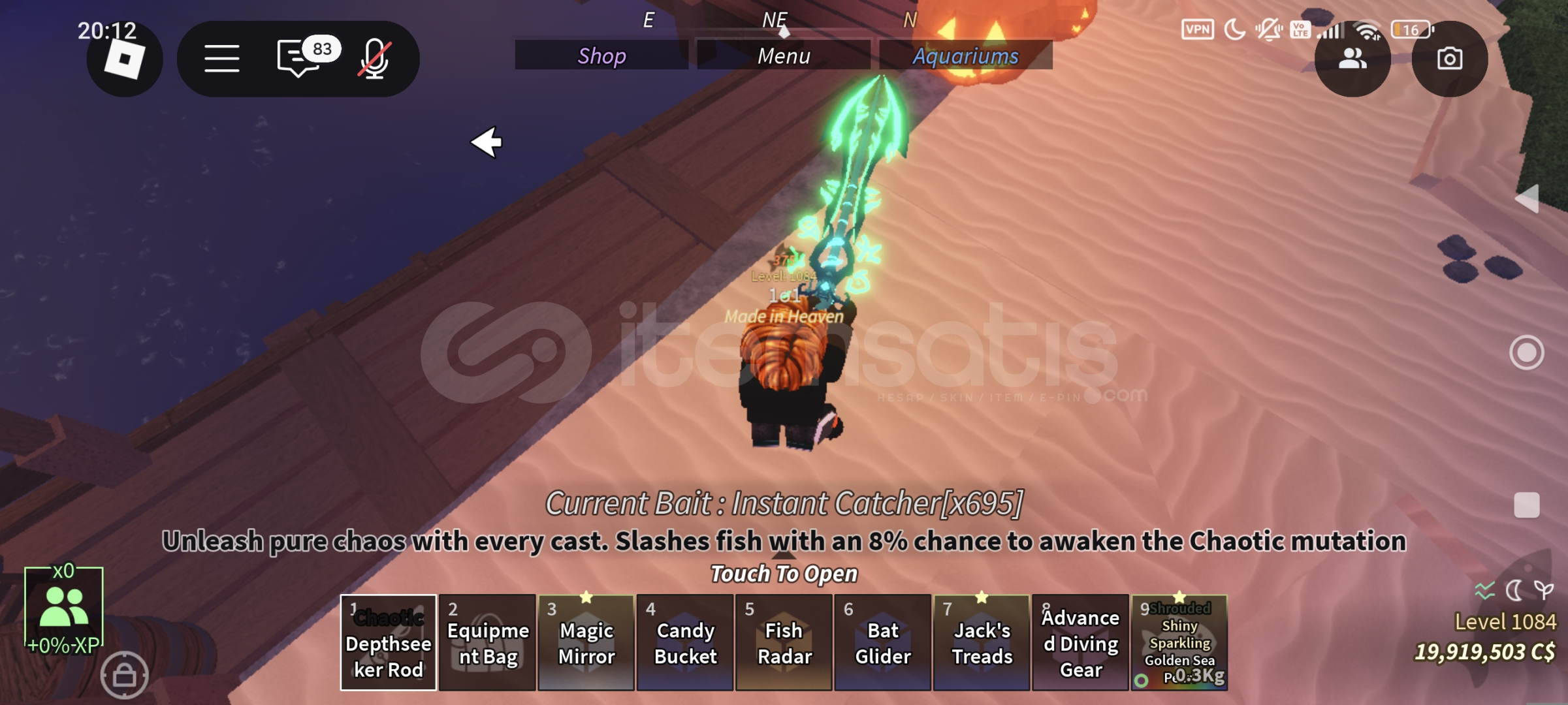Toggle the lock button at bottom left
Screen dimensions: 1568x705
tap(124, 676)
